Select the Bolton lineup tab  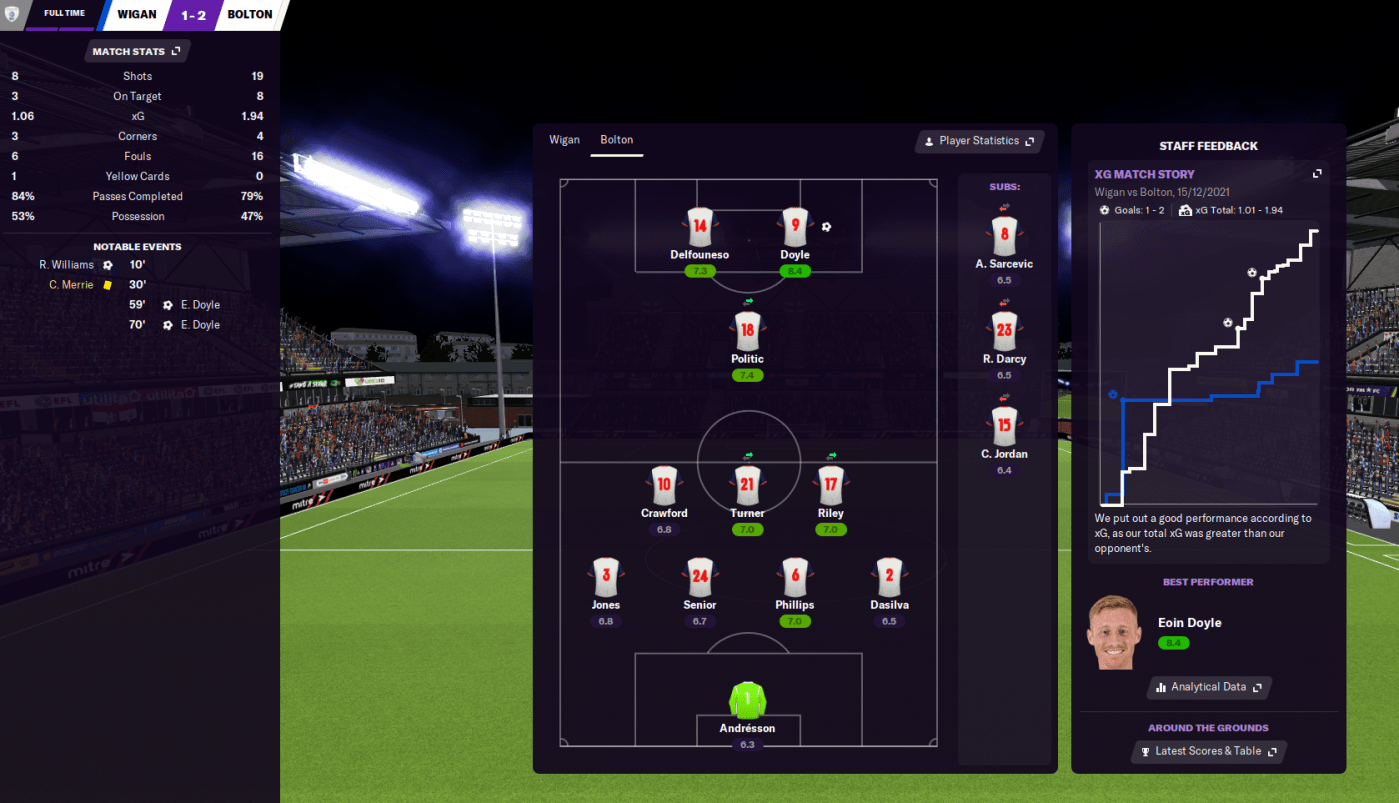pyautogui.click(x=616, y=140)
